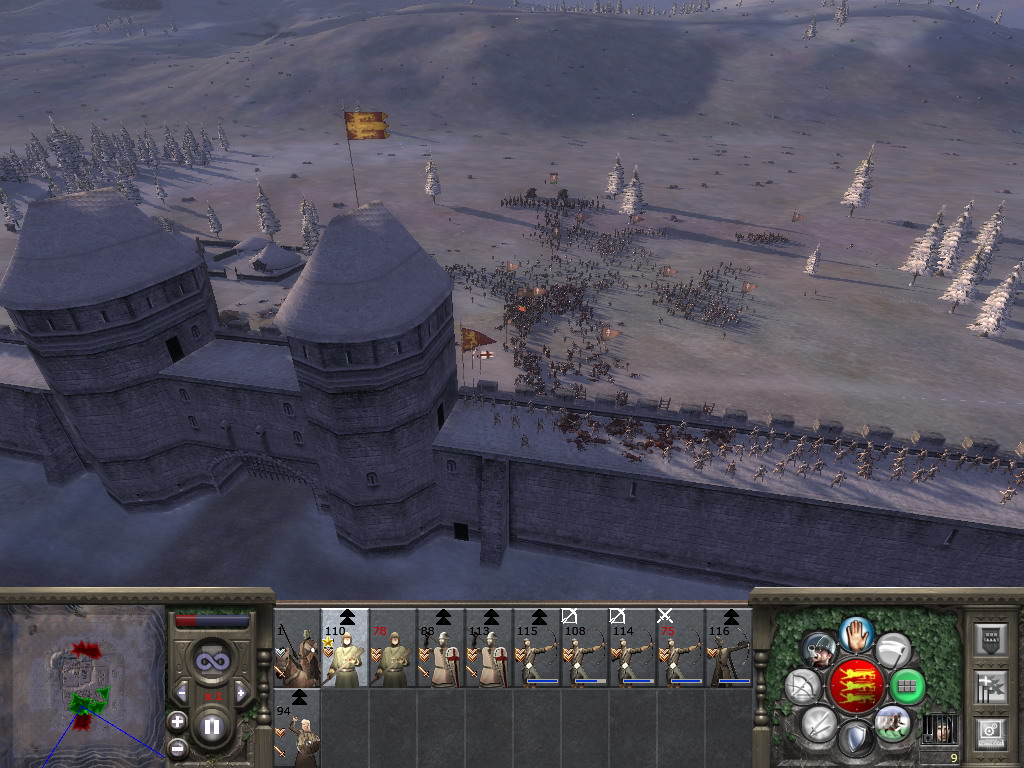Image resolution: width=1024 pixels, height=768 pixels.
Task: Click the halt hand order button
Action: click(x=855, y=633)
